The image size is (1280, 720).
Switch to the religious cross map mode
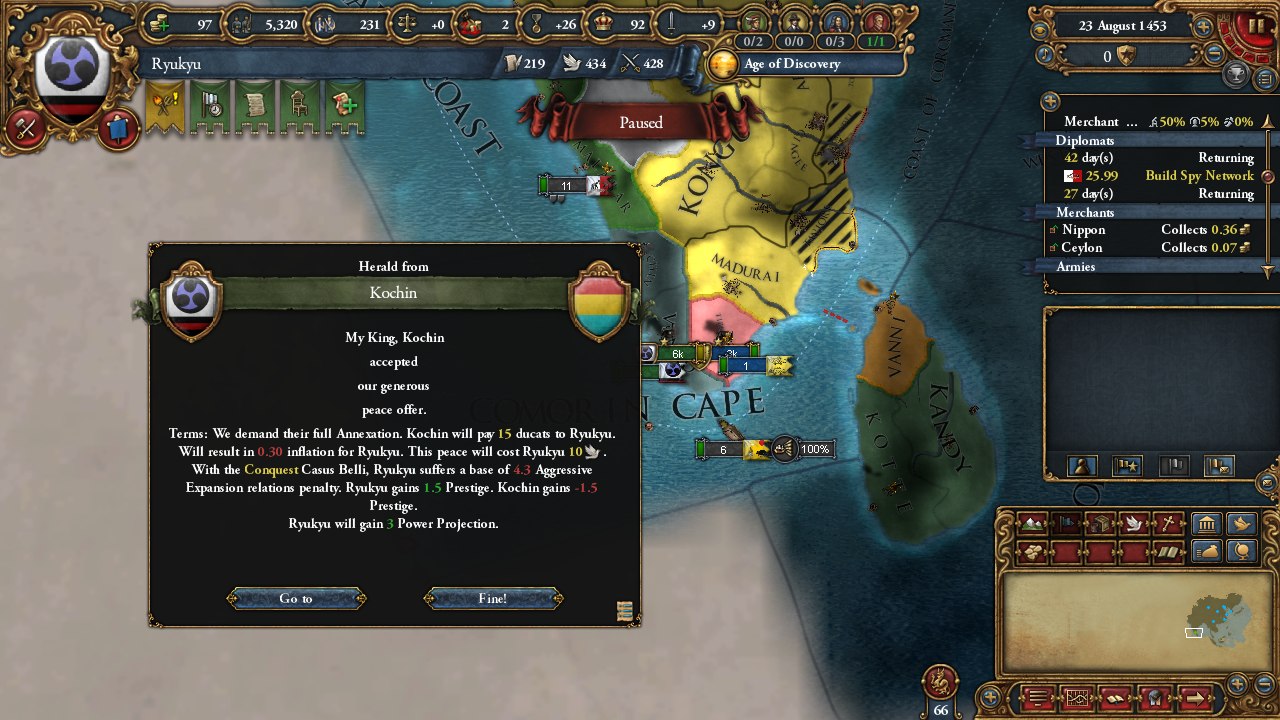[x=1168, y=523]
